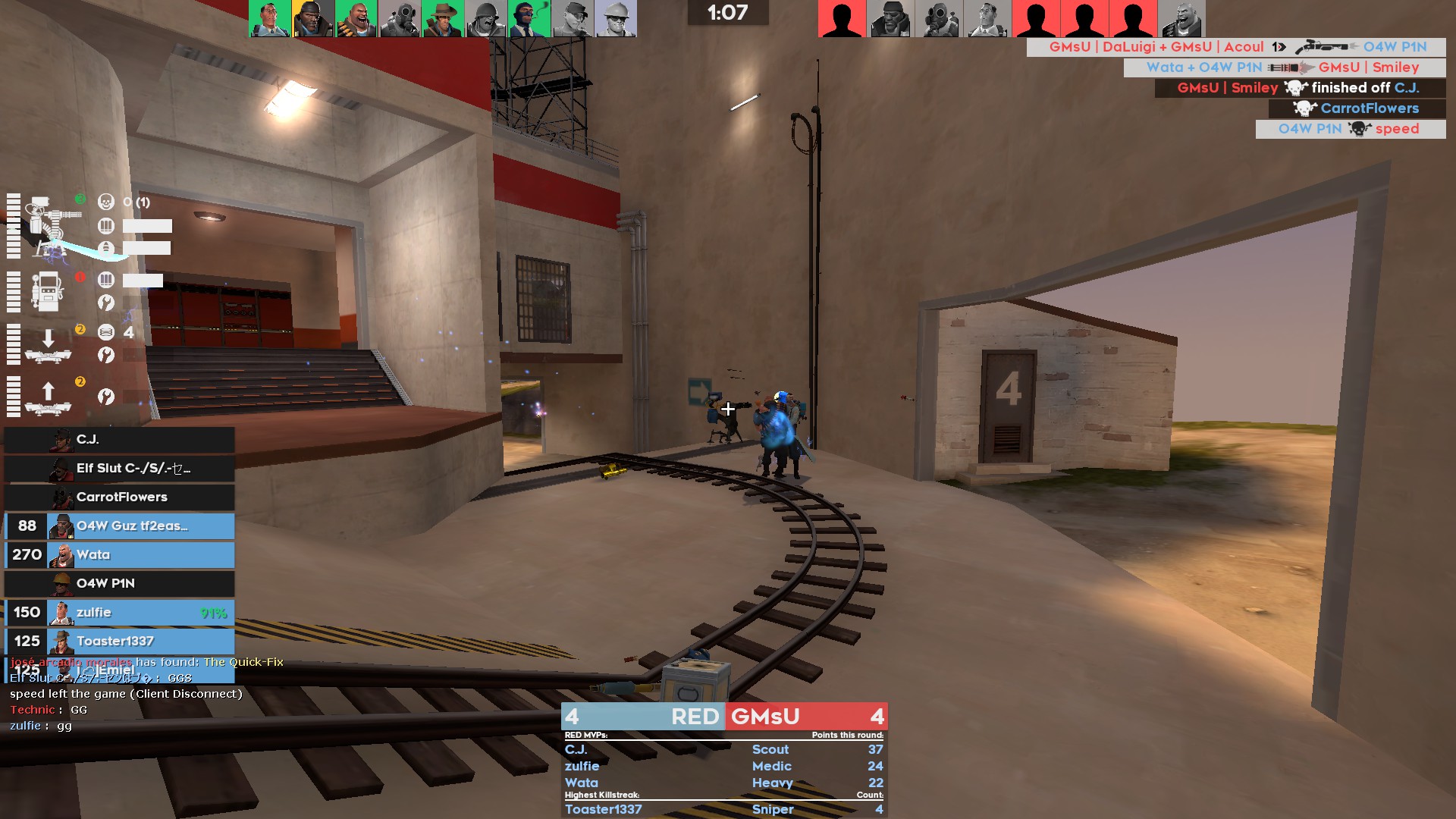
Task: Spectate Wata the Heavy
Action: coord(119,555)
